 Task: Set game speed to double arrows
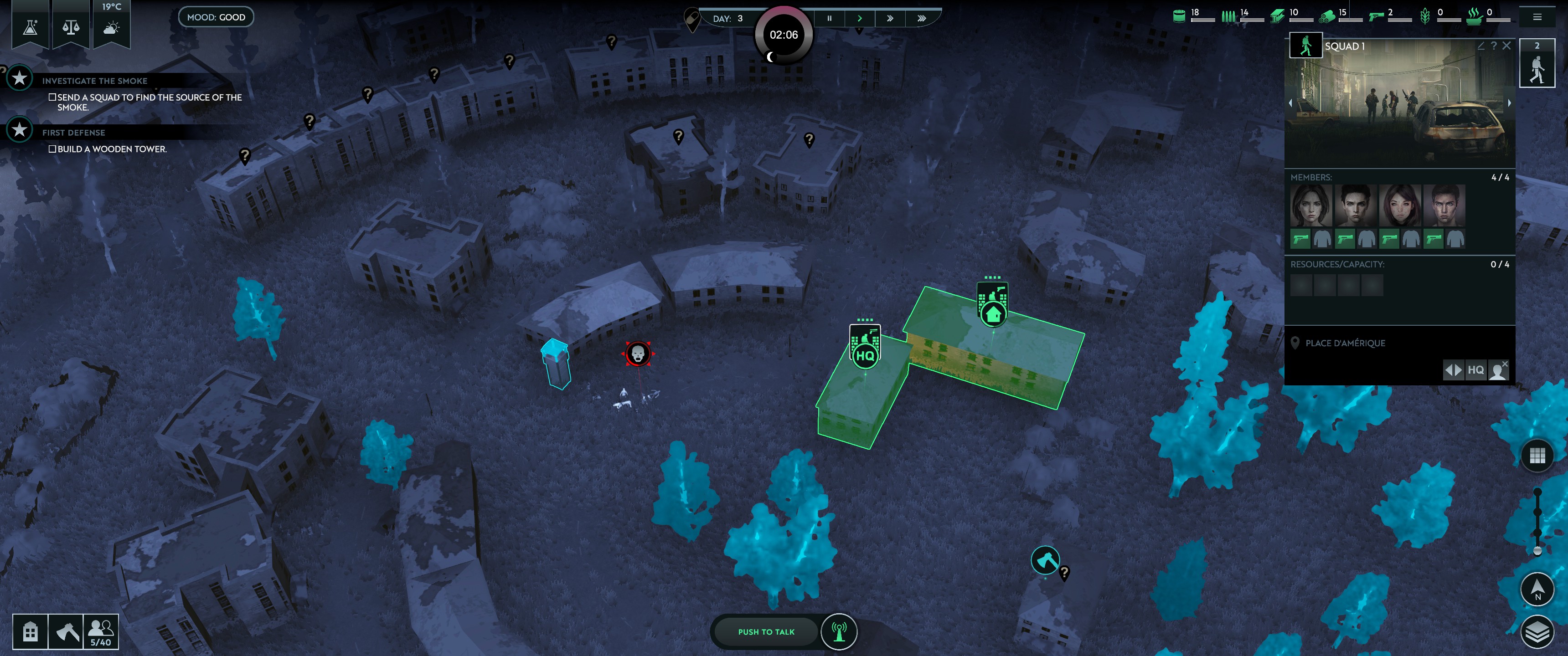(x=890, y=18)
